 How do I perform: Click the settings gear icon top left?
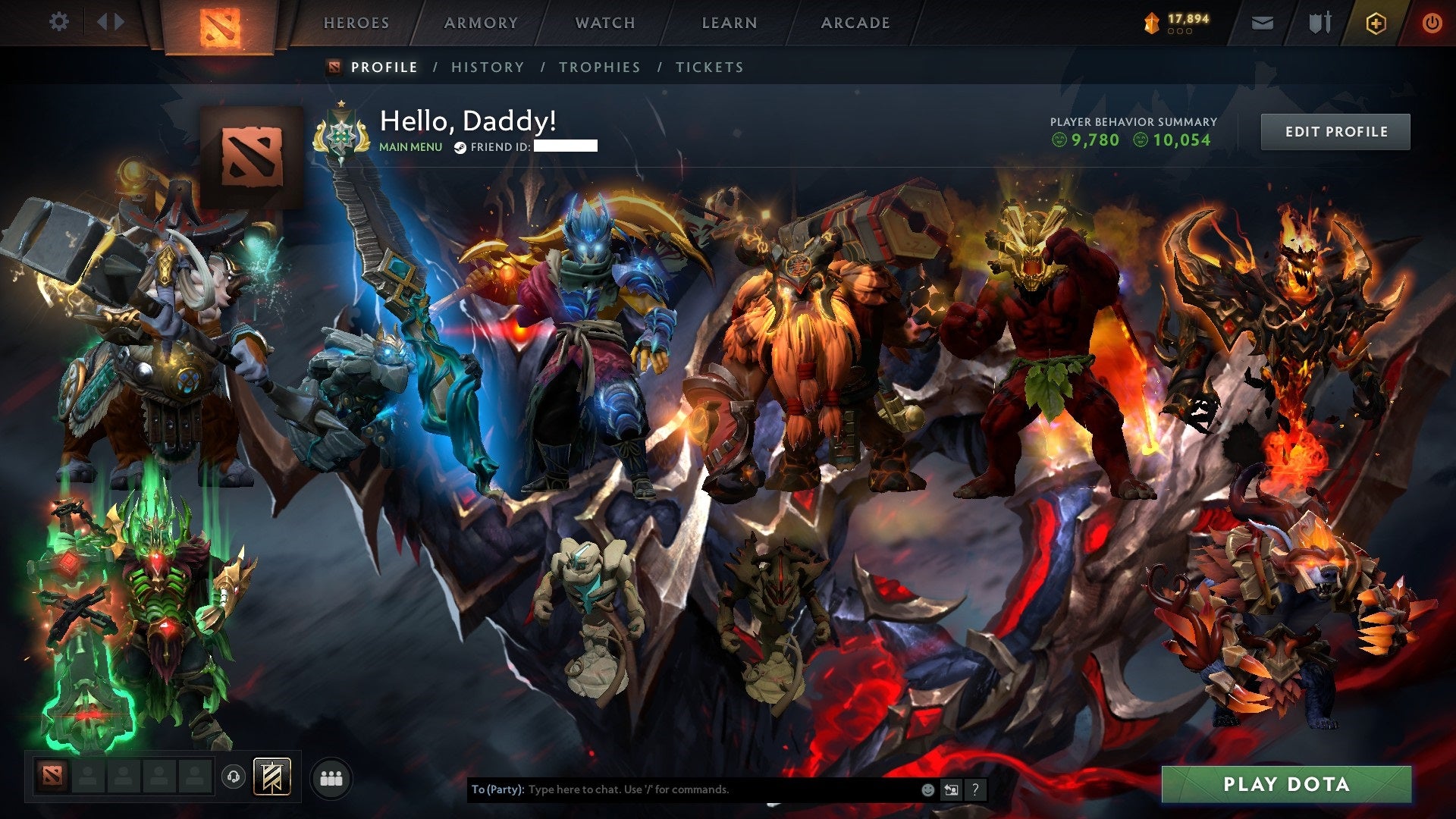(x=59, y=21)
